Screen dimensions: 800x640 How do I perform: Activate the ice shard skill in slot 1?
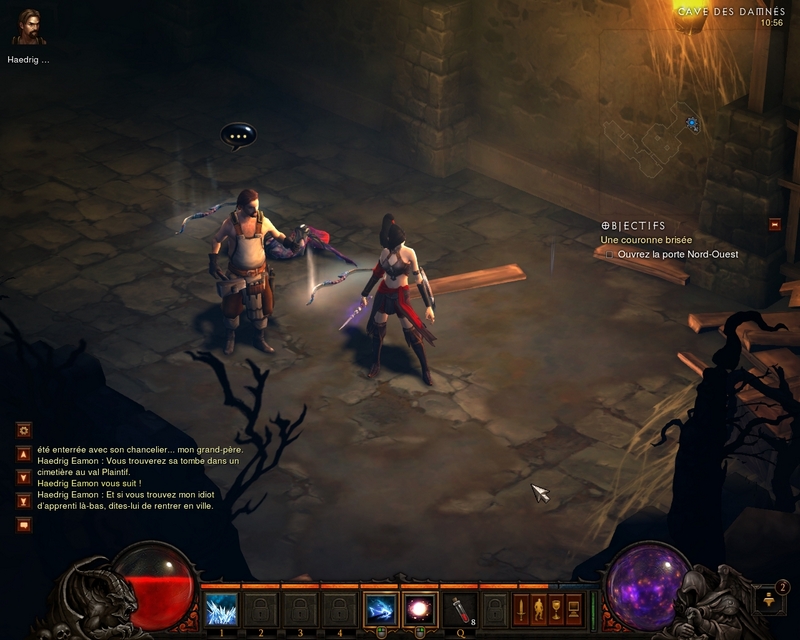[220, 608]
